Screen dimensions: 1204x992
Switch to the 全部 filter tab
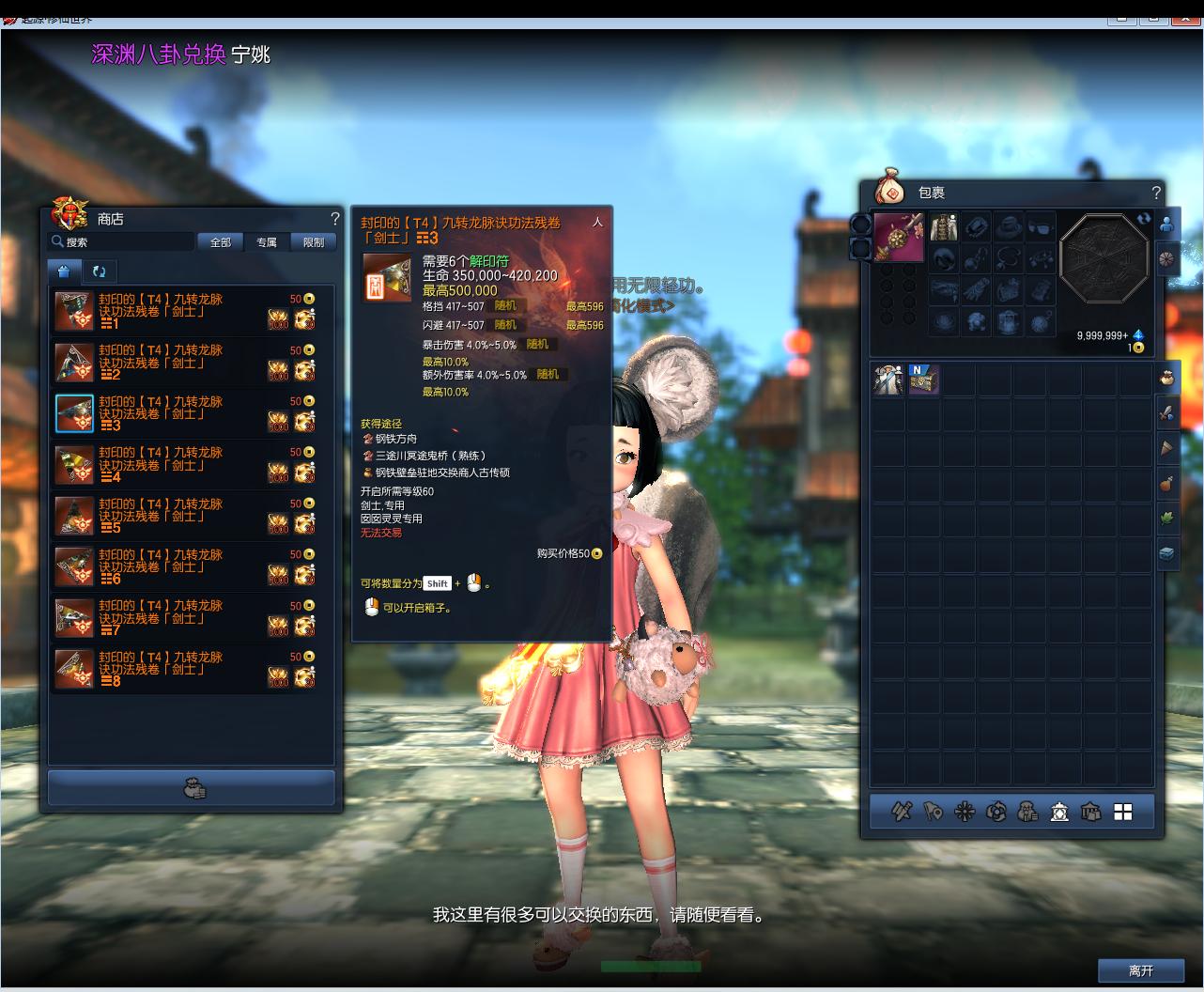click(221, 242)
